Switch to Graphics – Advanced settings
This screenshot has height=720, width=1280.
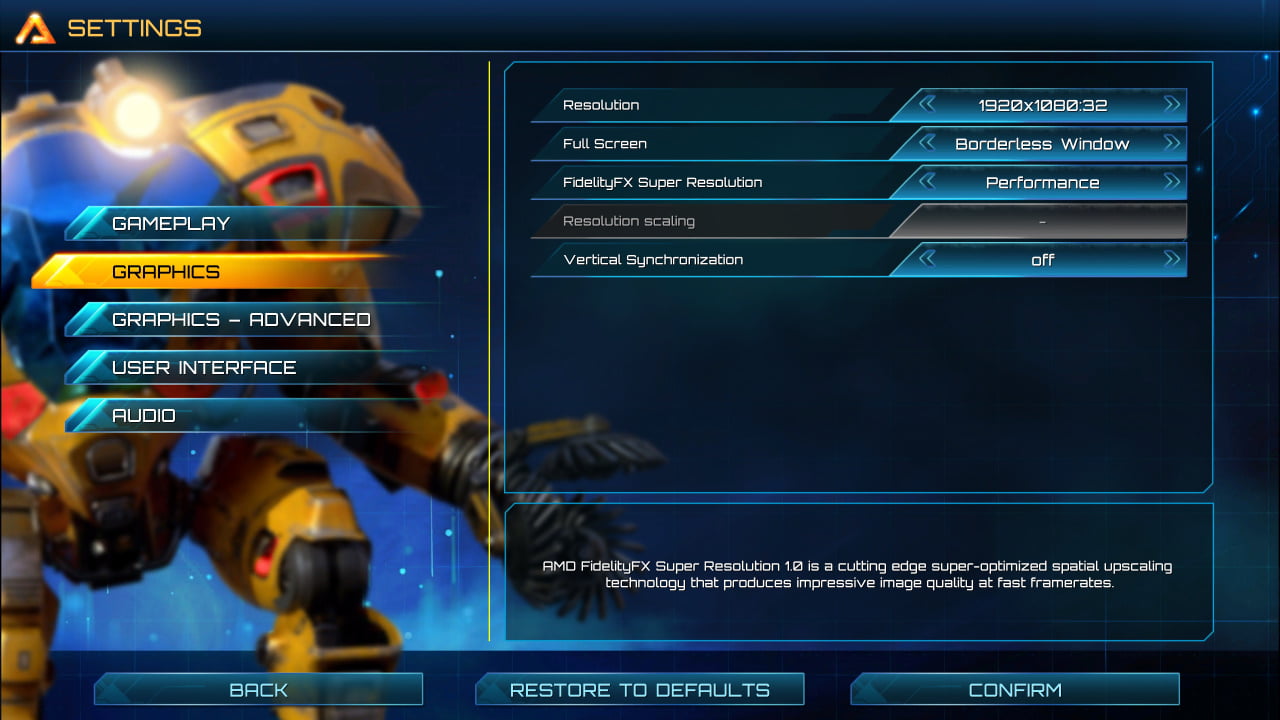[x=240, y=320]
